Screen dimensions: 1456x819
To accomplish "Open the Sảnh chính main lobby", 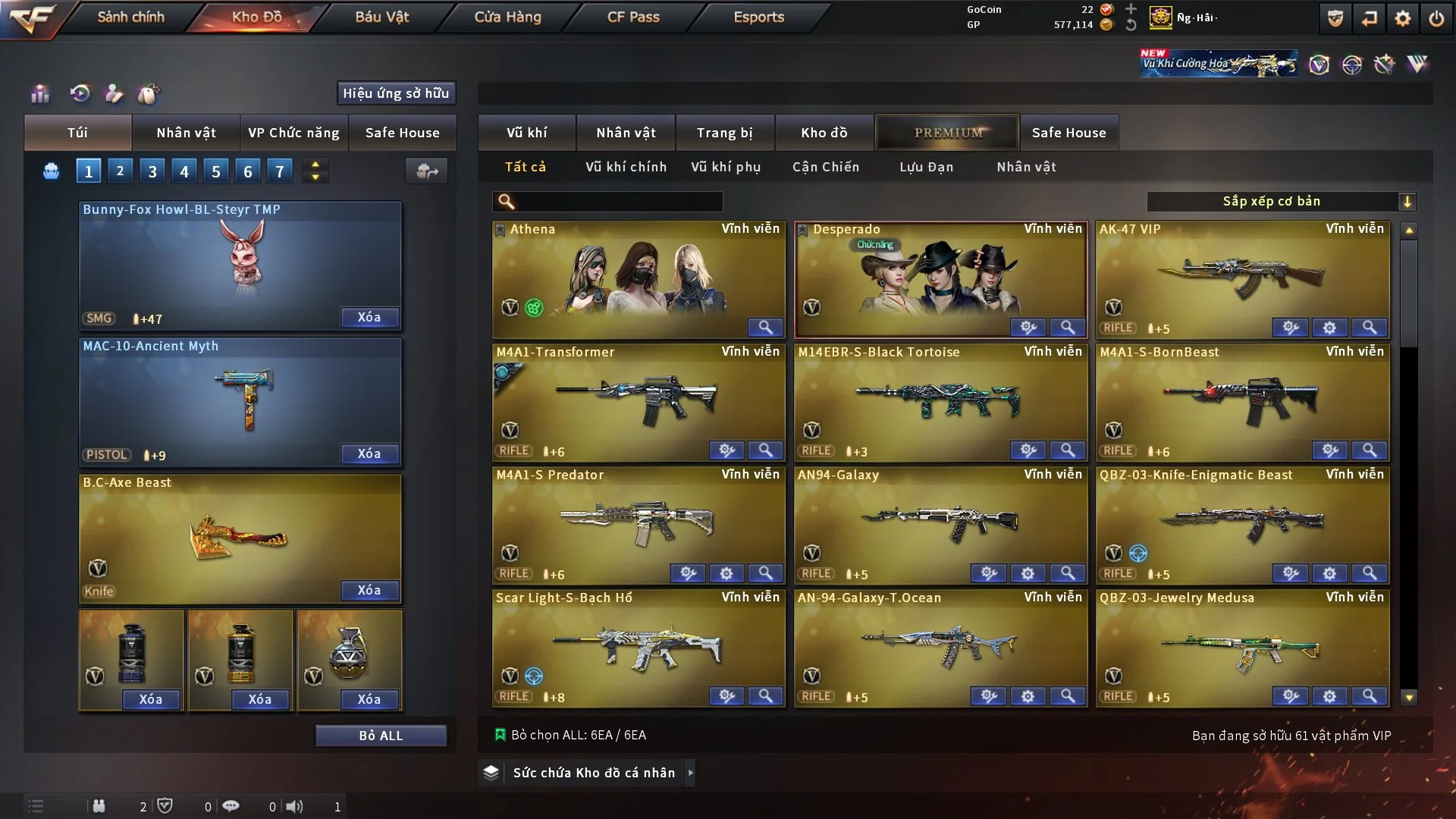I will [x=130, y=17].
